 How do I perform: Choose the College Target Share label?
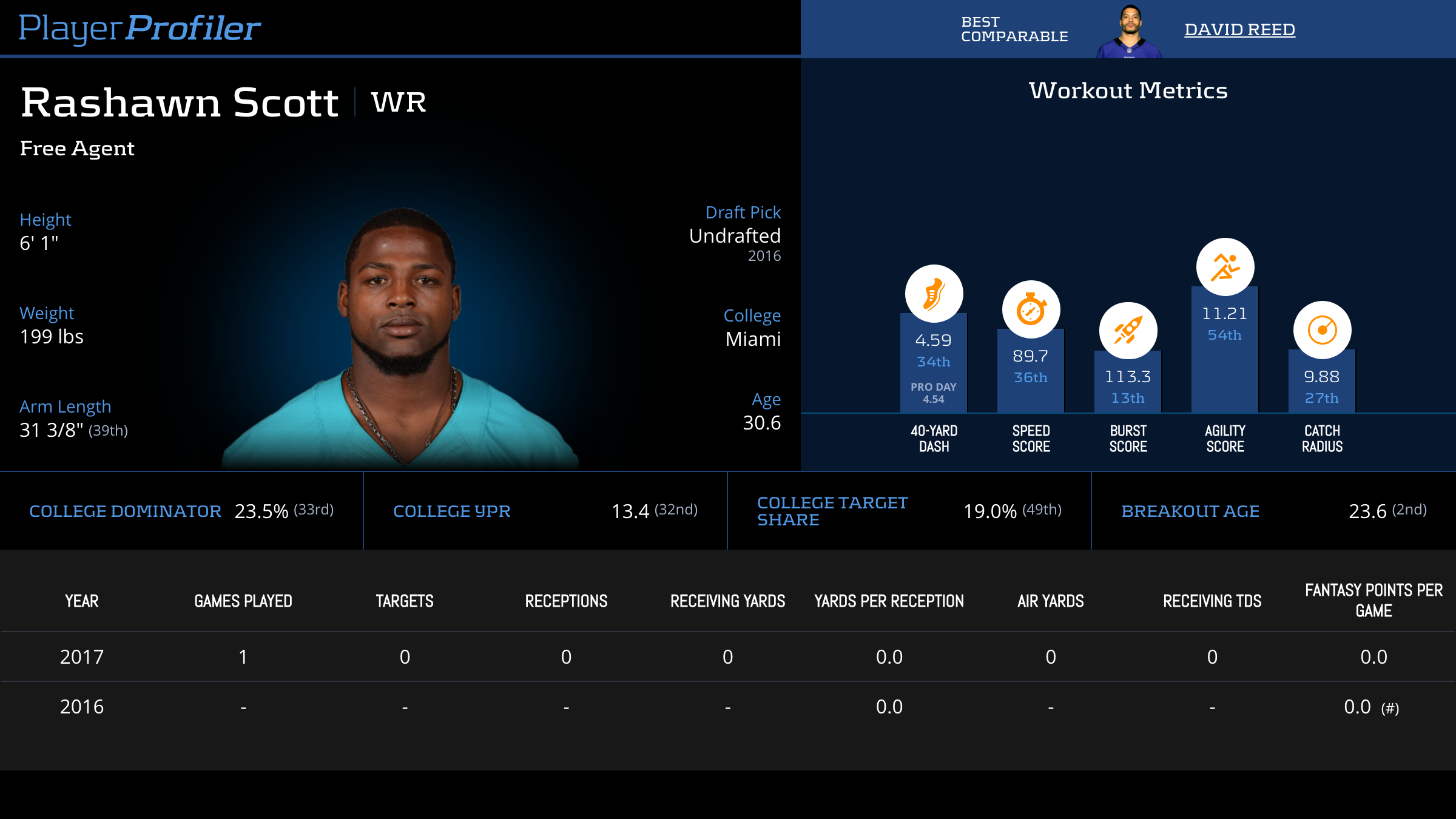point(832,511)
